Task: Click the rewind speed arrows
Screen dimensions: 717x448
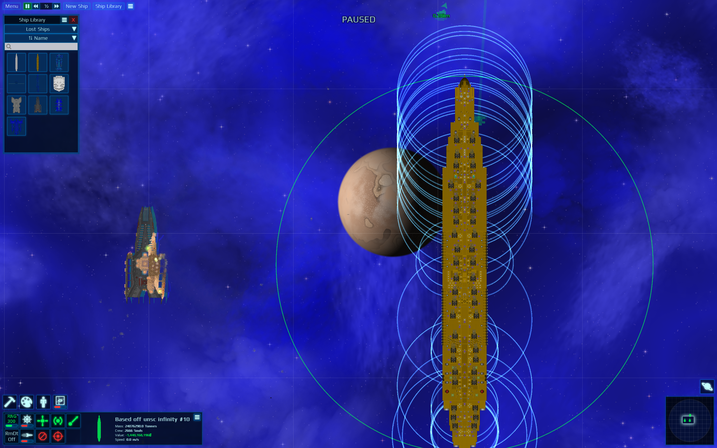Action: (x=38, y=6)
